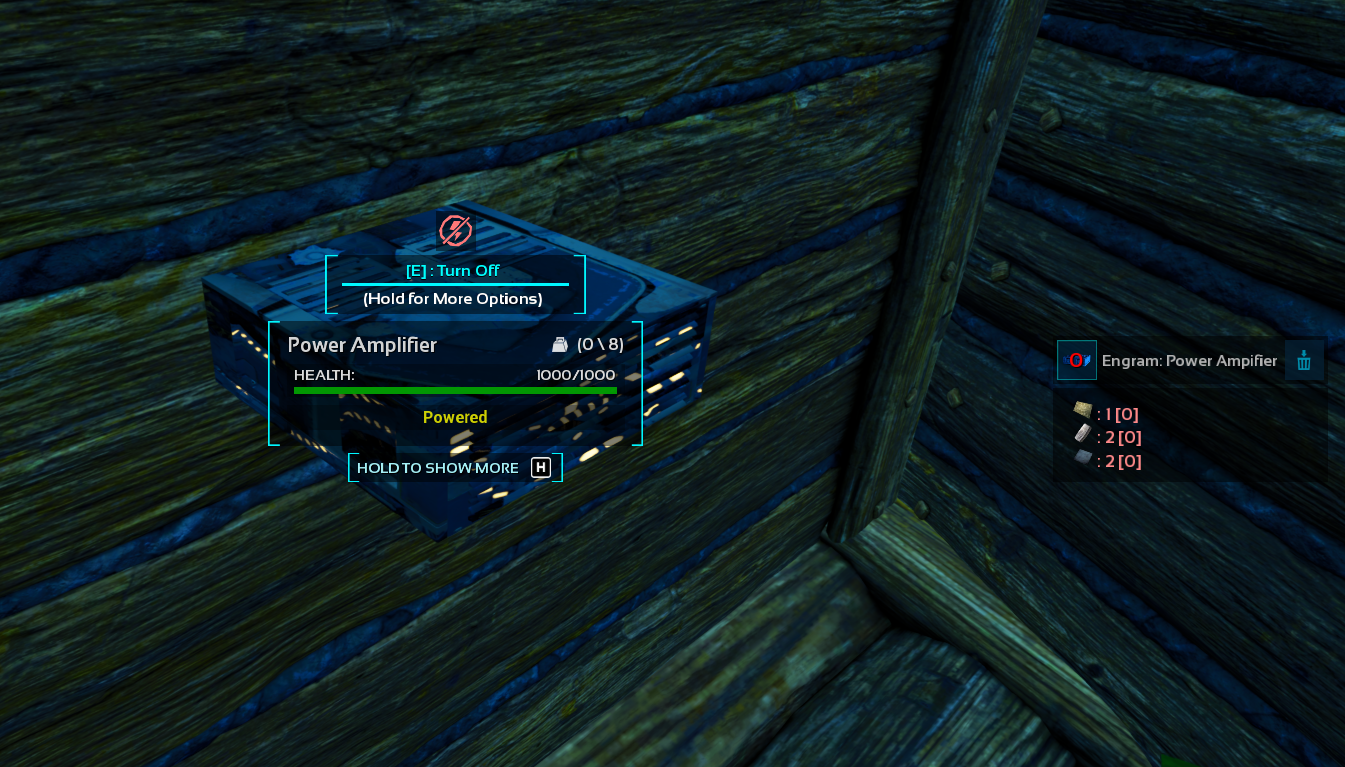The width and height of the screenshot is (1345, 767).
Task: Click the Engram: Power Ampifier thumbnail icon
Action: click(x=1077, y=360)
